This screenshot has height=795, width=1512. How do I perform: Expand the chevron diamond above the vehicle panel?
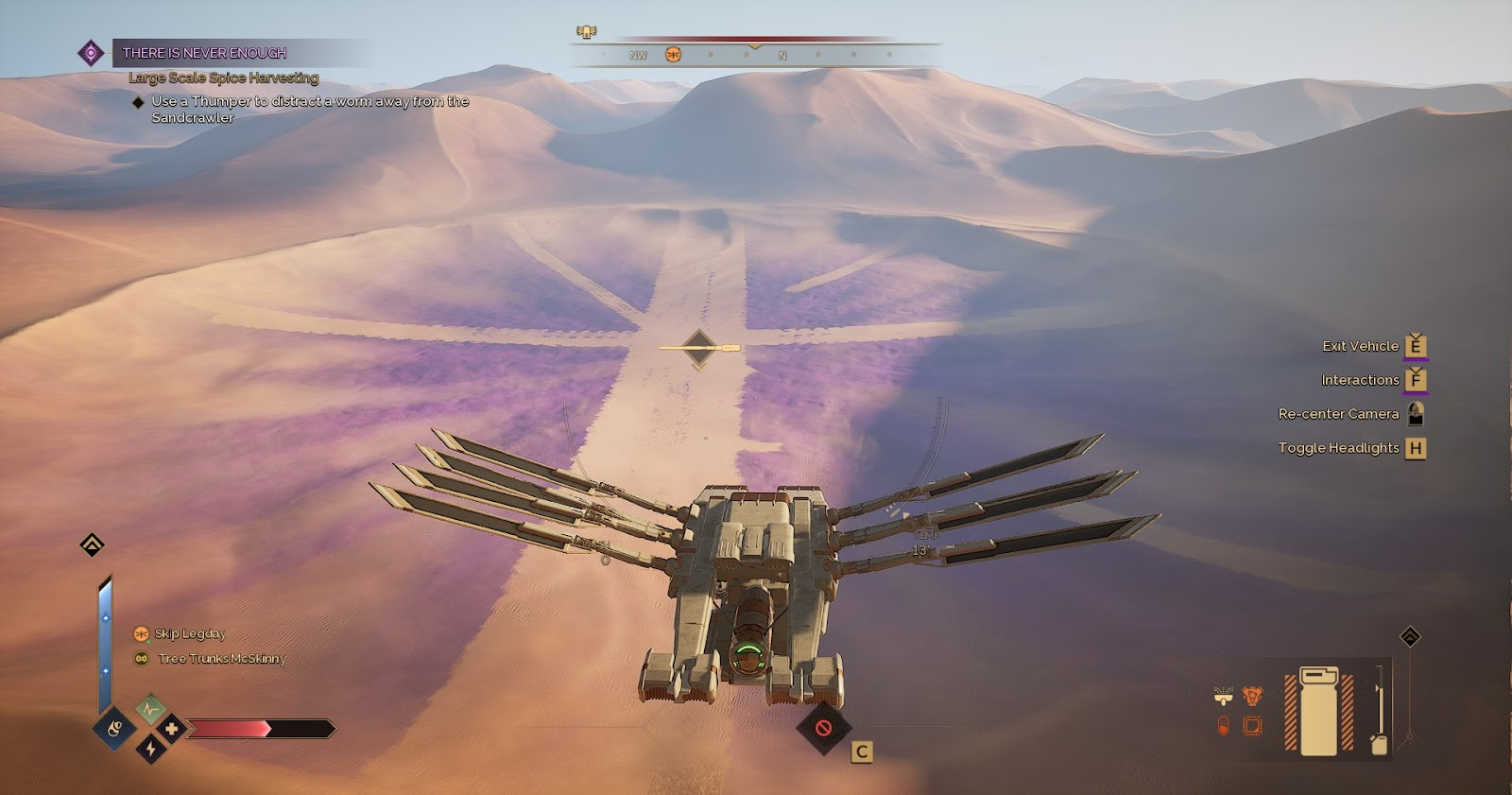1410,637
